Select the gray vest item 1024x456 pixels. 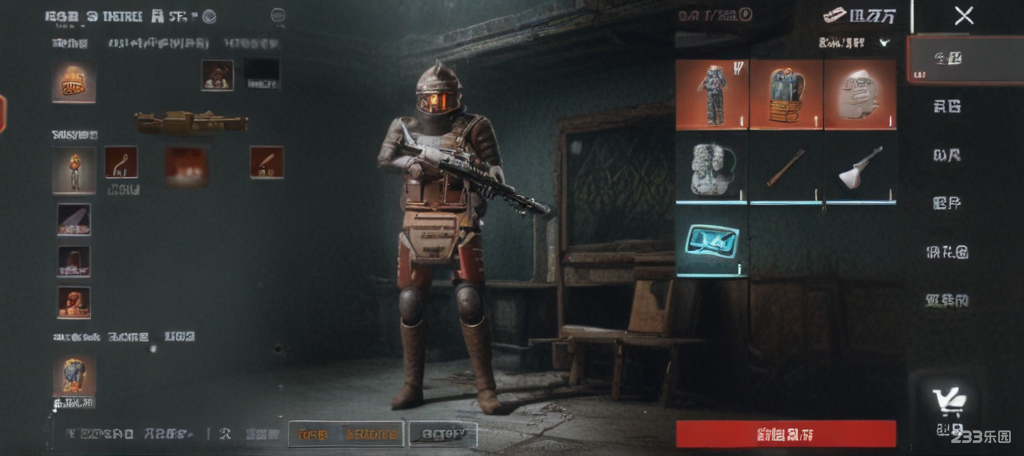711,169
